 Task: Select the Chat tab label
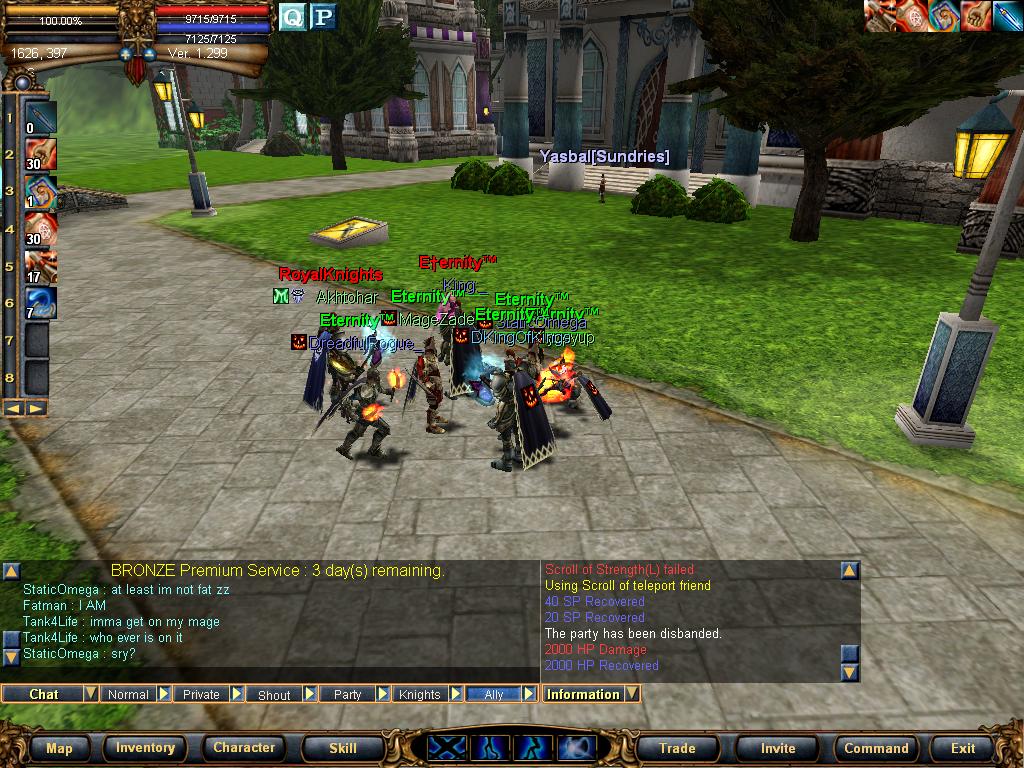[43, 694]
